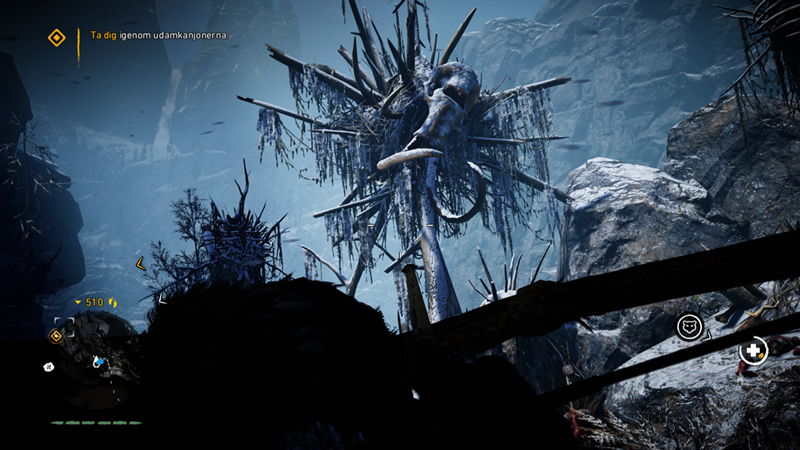Click the orange objective marker on minimap
This screenshot has width=800, height=450.
tap(56, 335)
